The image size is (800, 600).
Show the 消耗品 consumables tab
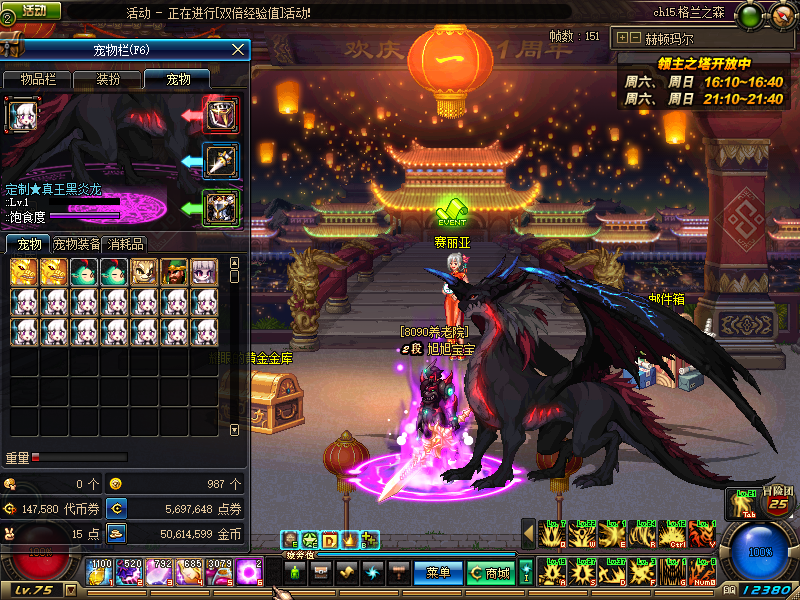(126, 245)
